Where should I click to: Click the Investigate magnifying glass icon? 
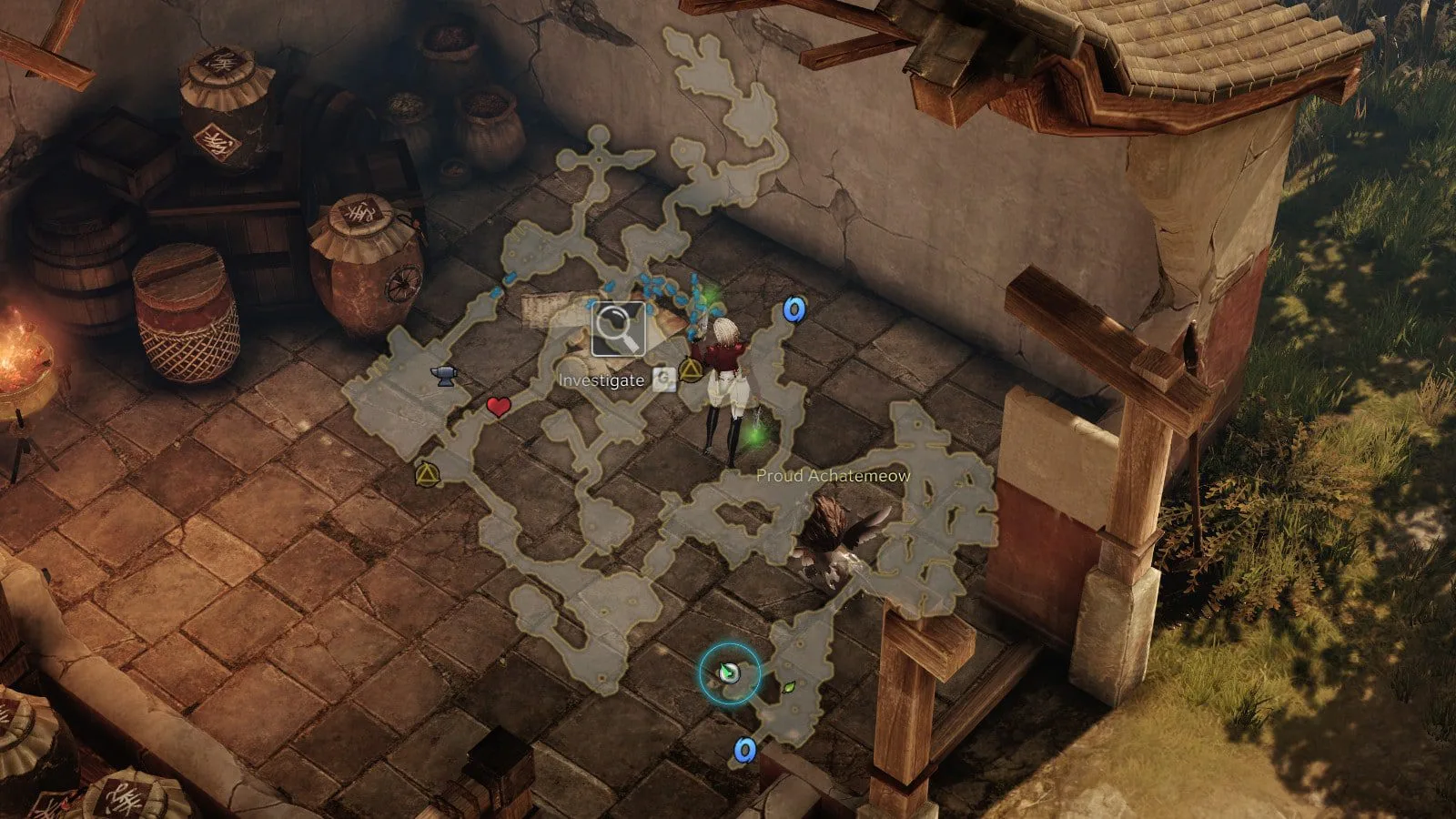pyautogui.click(x=618, y=329)
